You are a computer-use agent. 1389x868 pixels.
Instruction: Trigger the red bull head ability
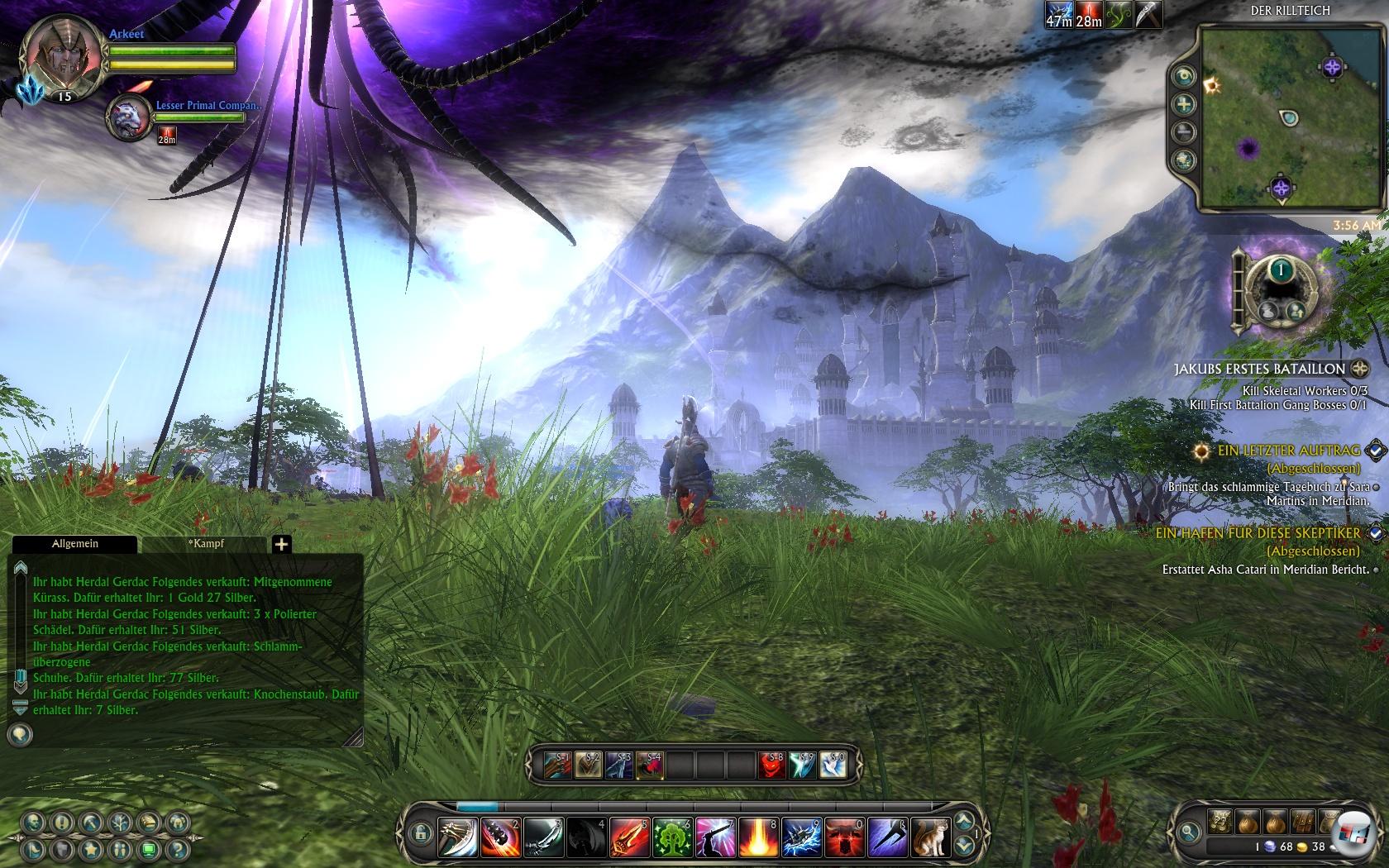pyautogui.click(x=844, y=837)
